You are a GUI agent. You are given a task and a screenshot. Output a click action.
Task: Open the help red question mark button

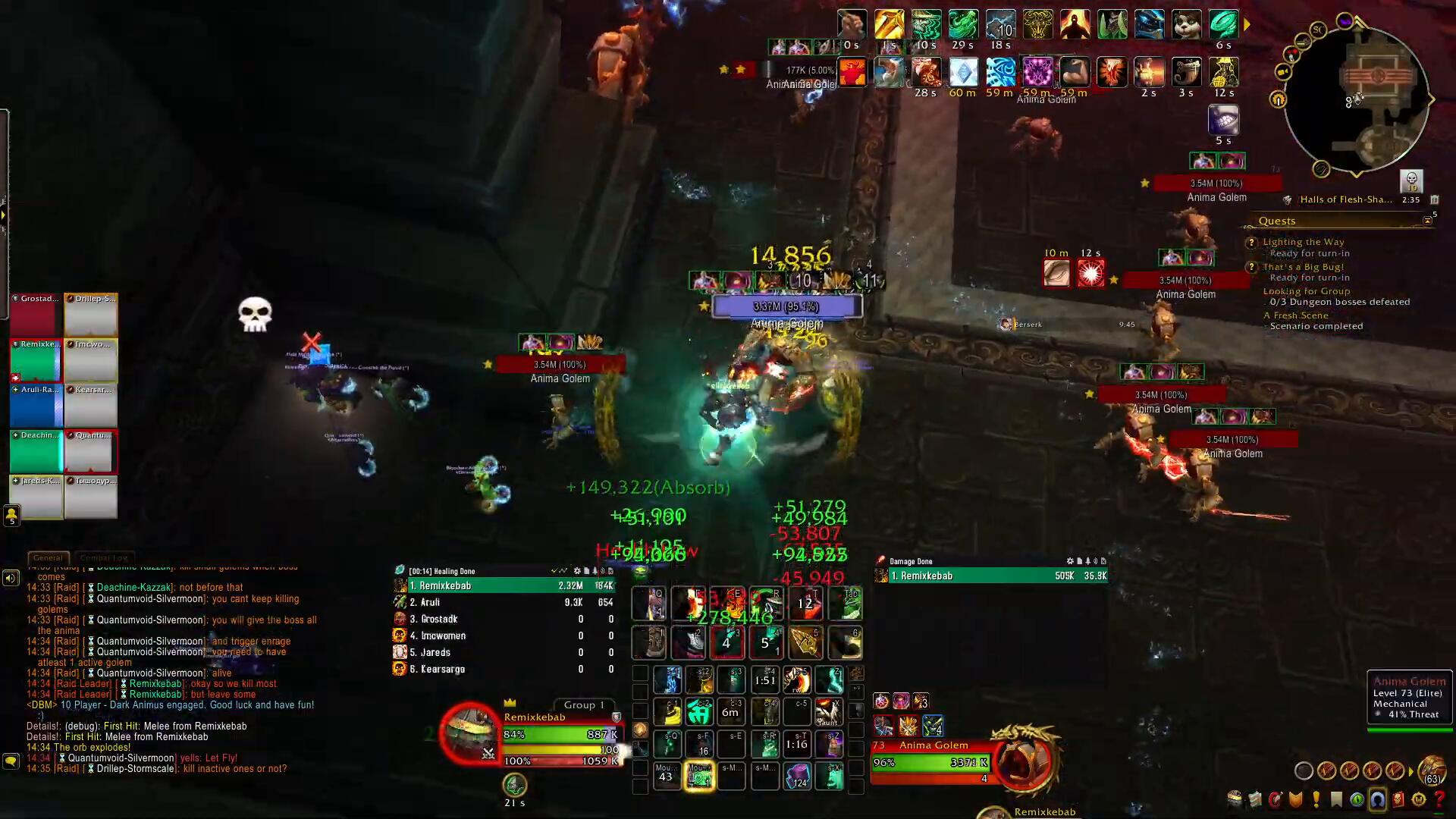[x=1439, y=799]
